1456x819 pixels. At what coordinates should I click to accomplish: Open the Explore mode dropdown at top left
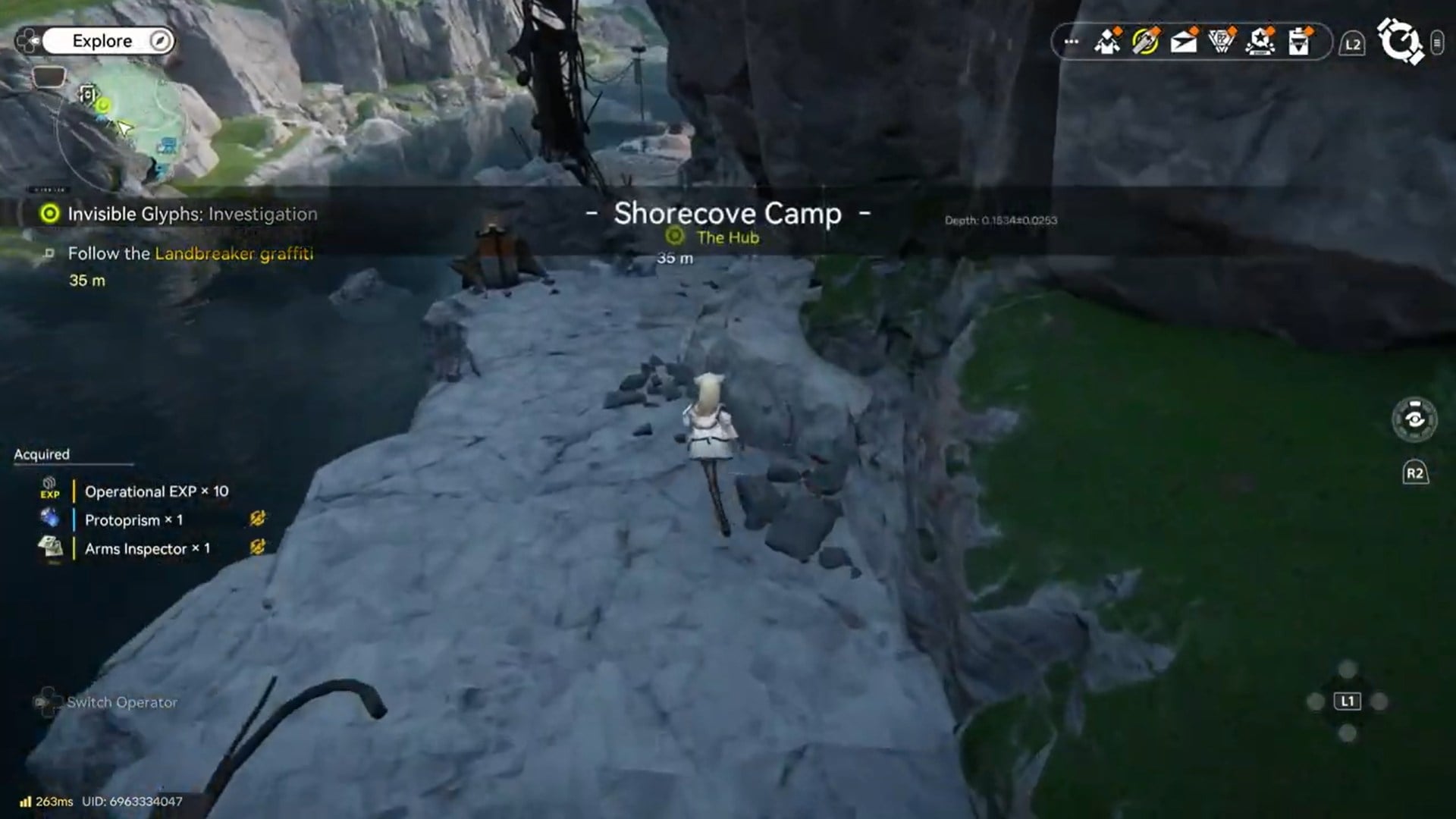[106, 40]
